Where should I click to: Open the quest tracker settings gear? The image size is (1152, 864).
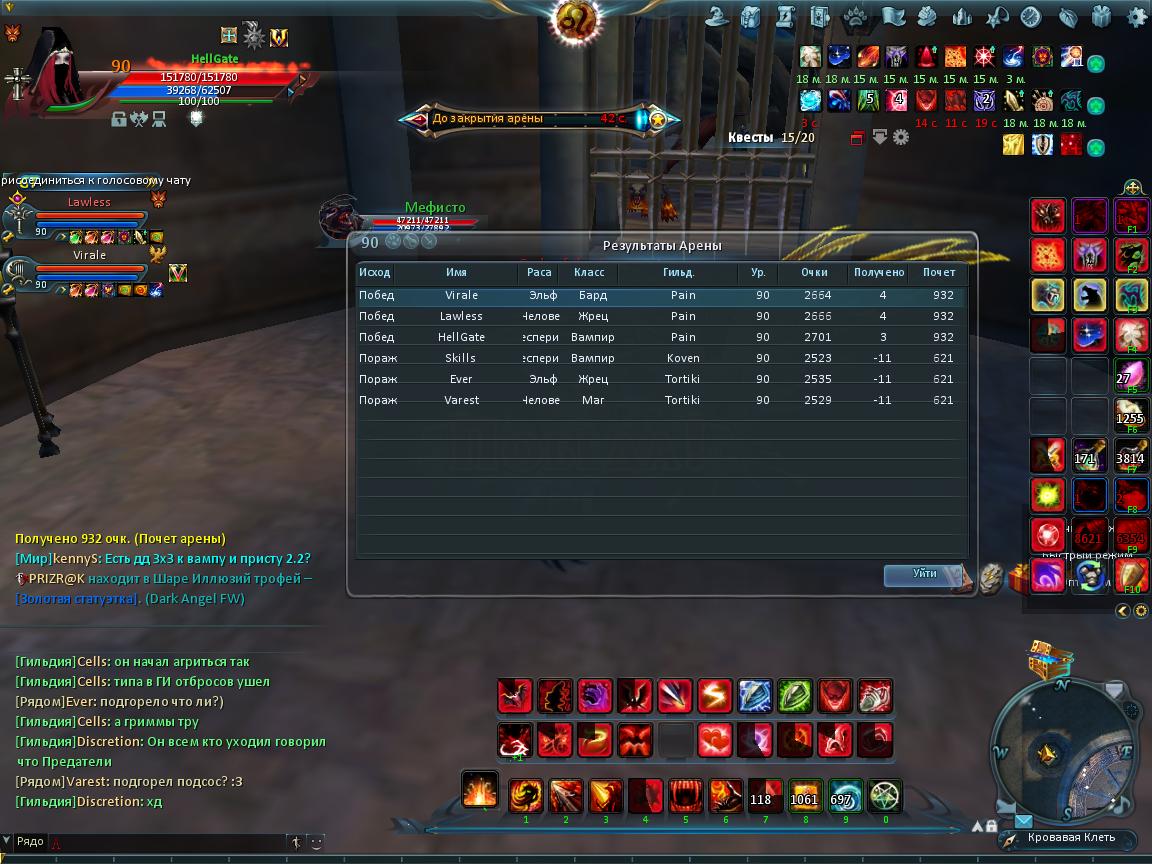901,137
